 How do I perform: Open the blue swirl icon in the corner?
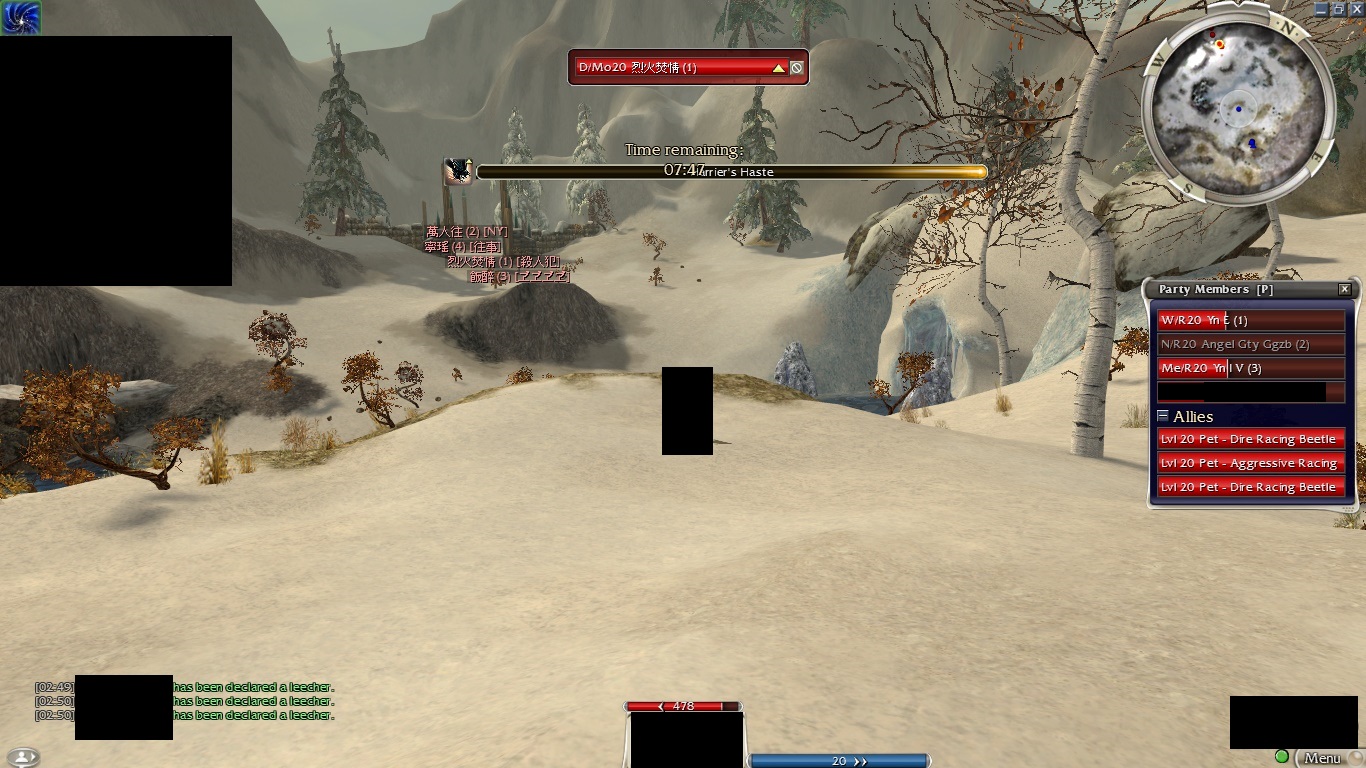pos(20,17)
